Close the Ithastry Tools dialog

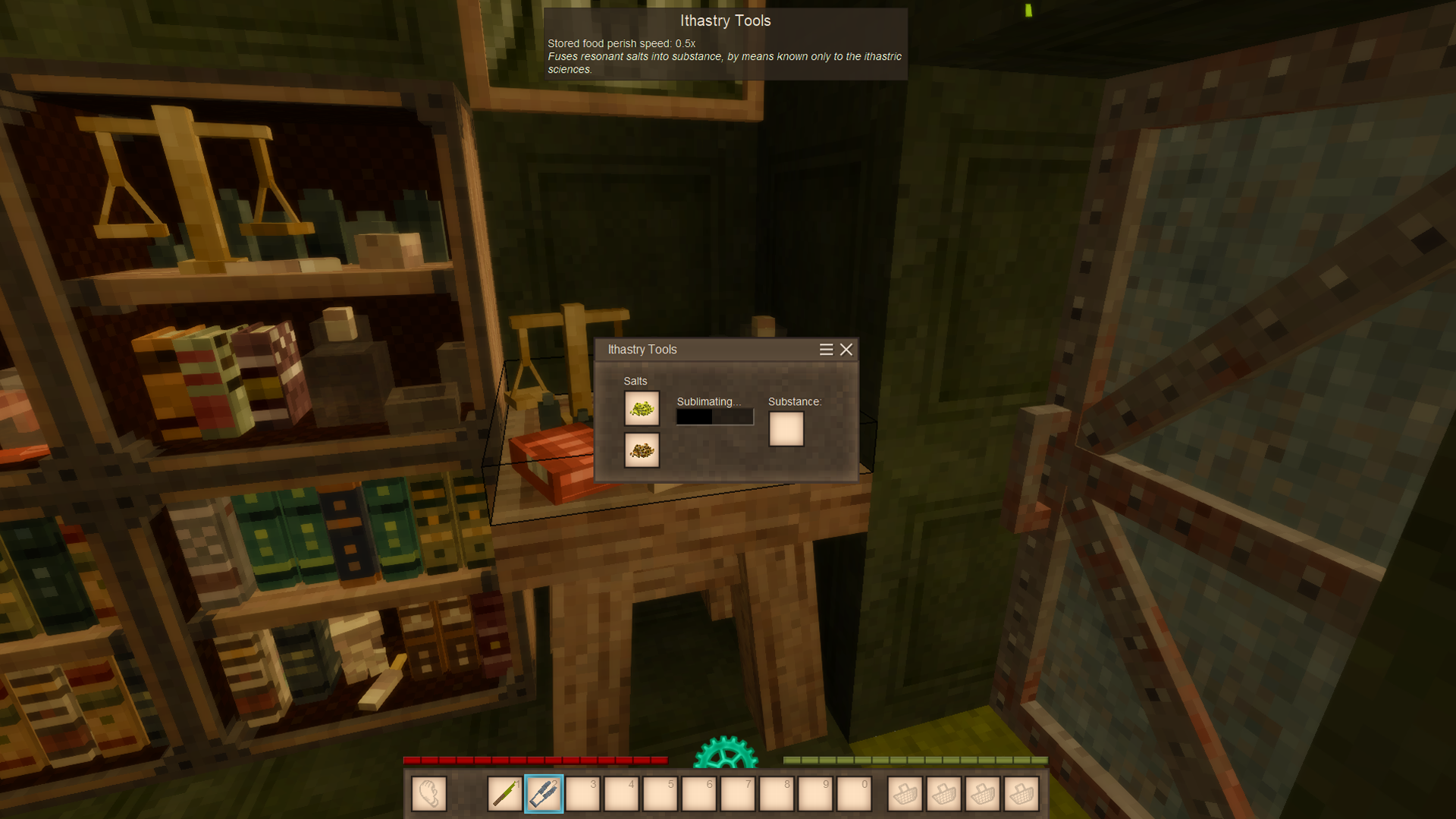(x=846, y=350)
